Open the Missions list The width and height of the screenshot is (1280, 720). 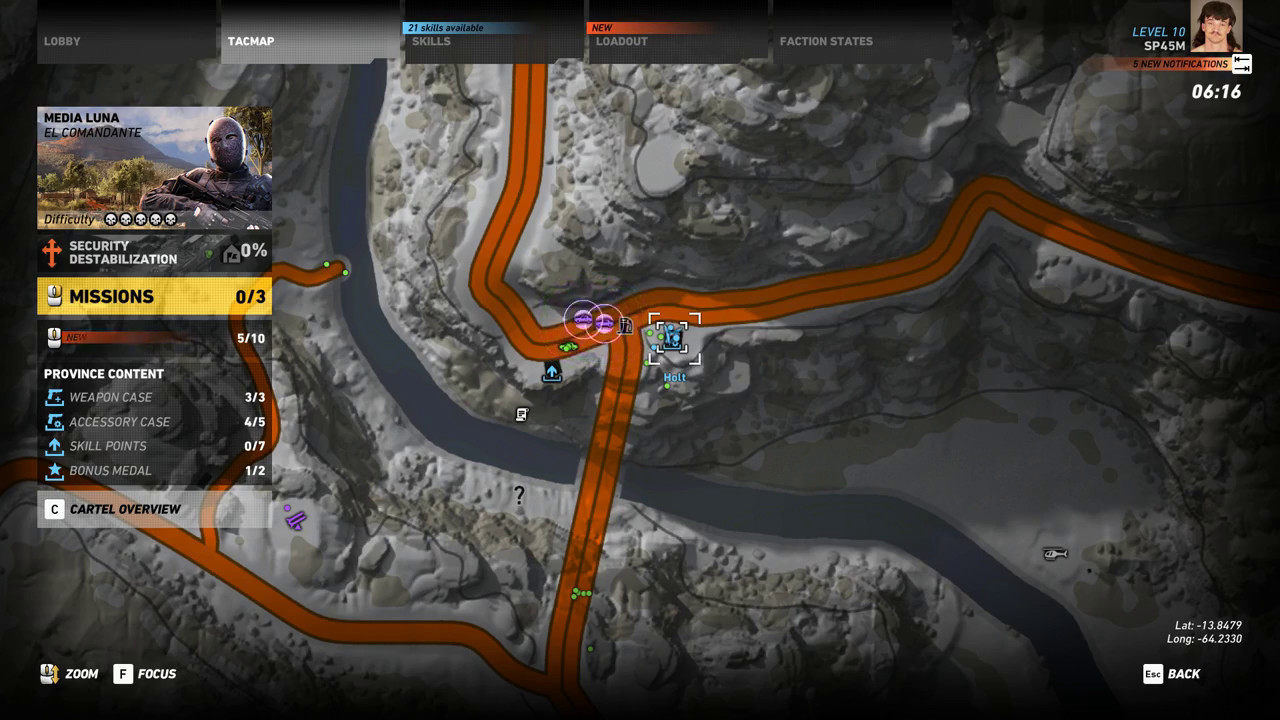coord(154,296)
